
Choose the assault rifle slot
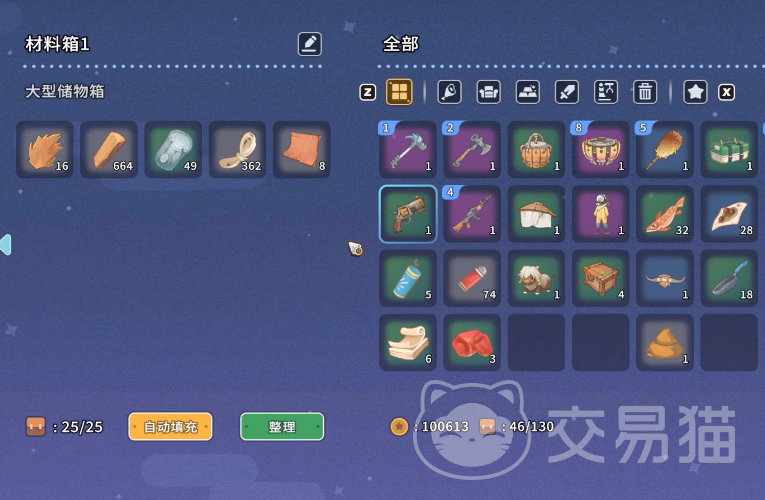(472, 214)
